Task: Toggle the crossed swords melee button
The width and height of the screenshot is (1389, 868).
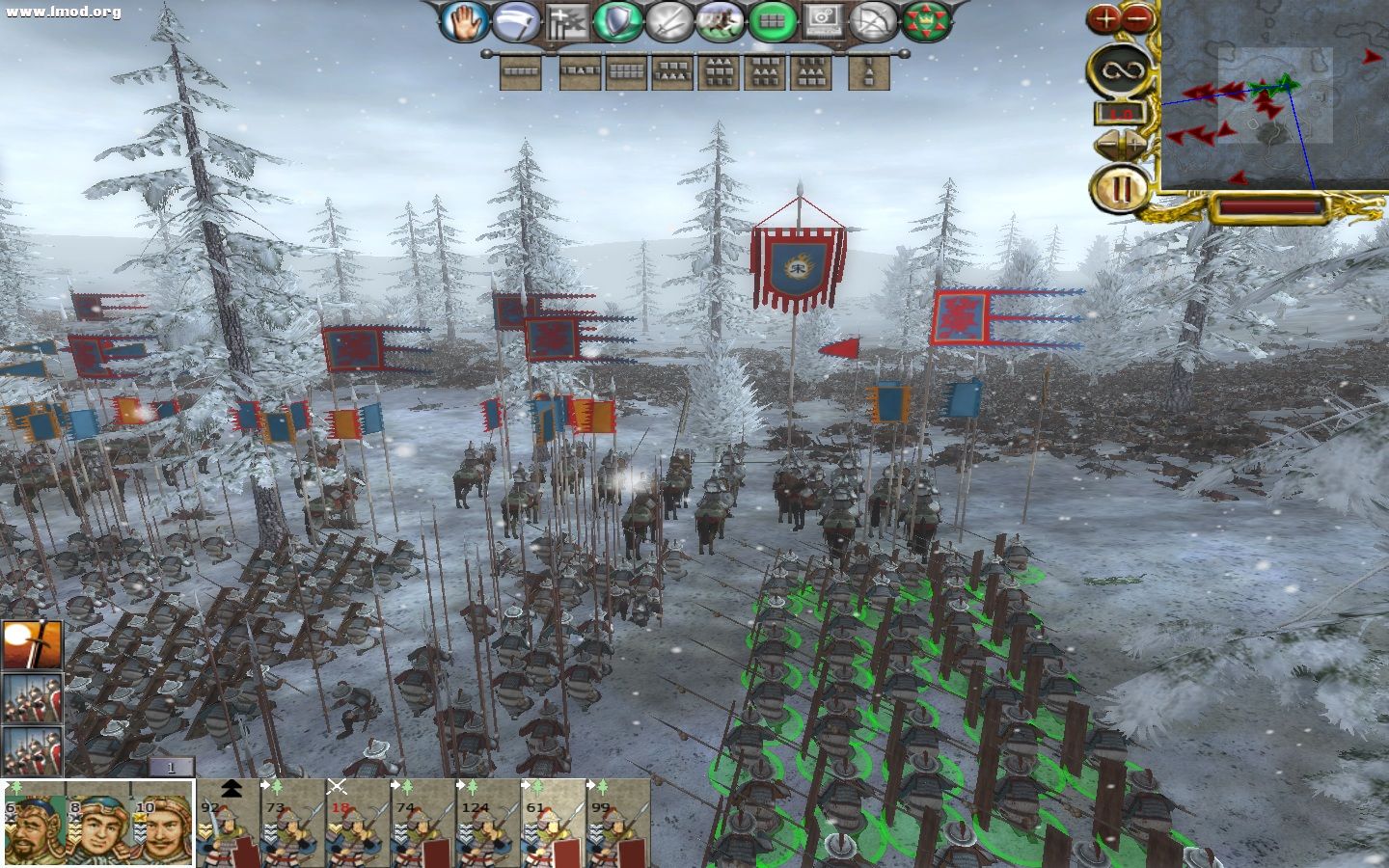Action: pos(669,21)
